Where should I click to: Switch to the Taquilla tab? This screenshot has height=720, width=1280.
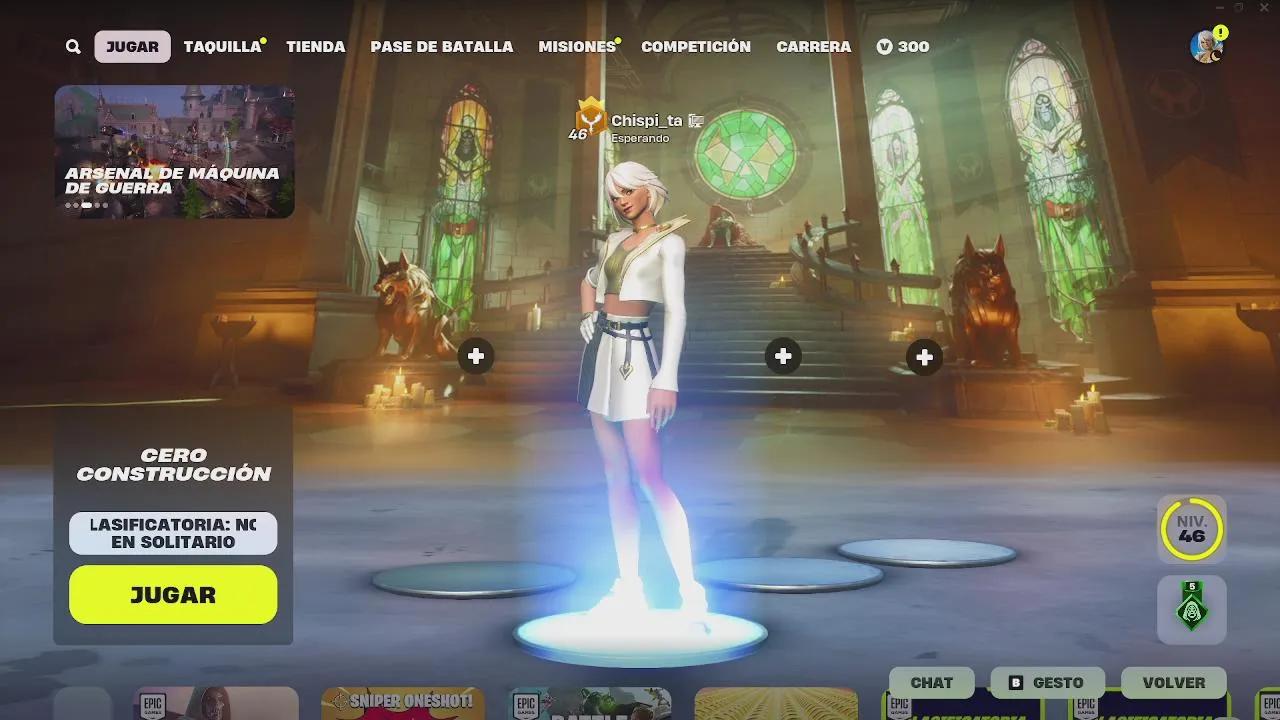click(x=222, y=47)
